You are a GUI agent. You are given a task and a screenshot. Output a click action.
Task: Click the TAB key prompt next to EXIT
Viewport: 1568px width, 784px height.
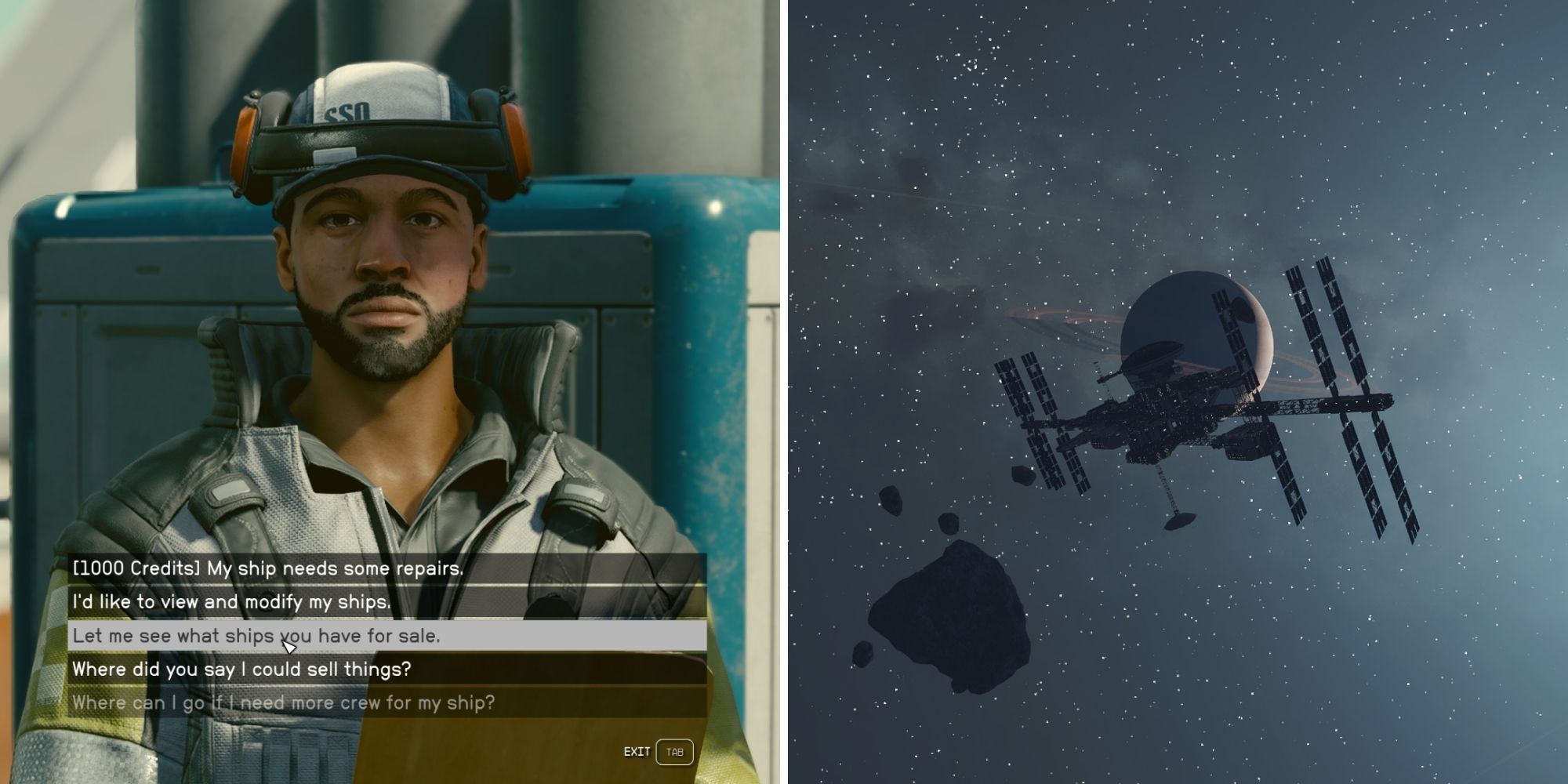[x=675, y=751]
